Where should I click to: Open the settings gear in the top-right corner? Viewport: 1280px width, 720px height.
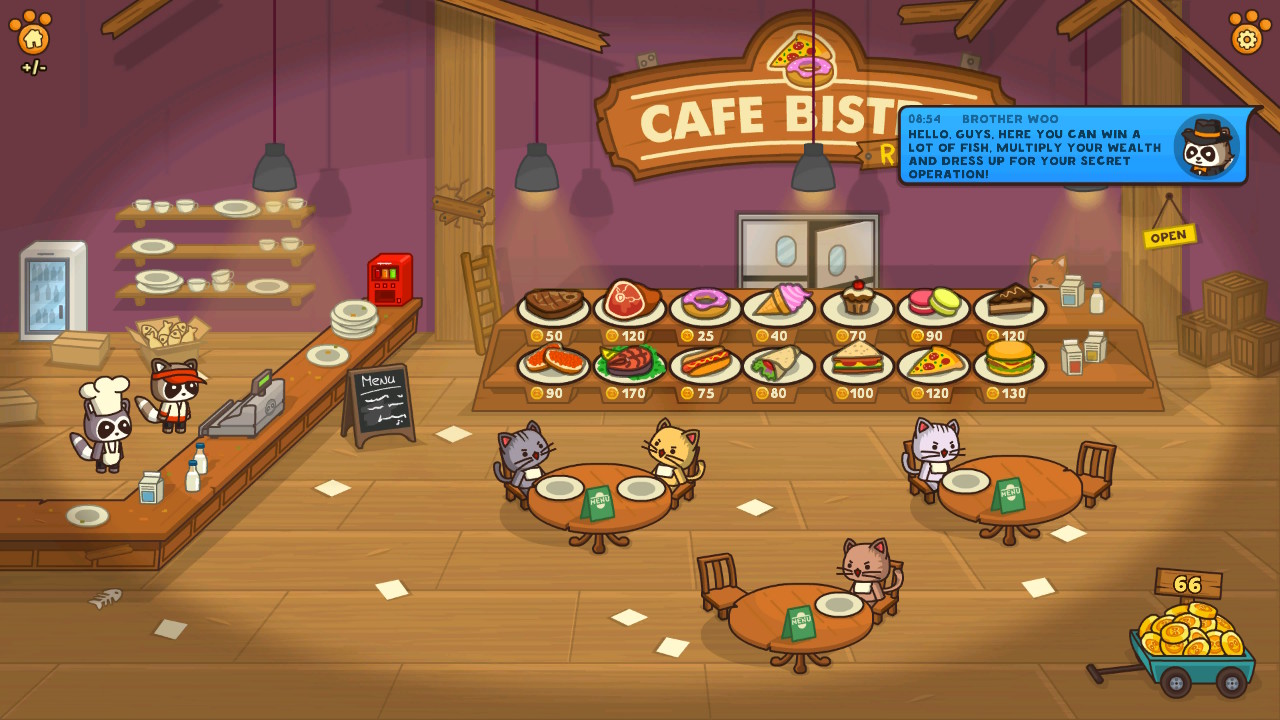pyautogui.click(x=1246, y=38)
